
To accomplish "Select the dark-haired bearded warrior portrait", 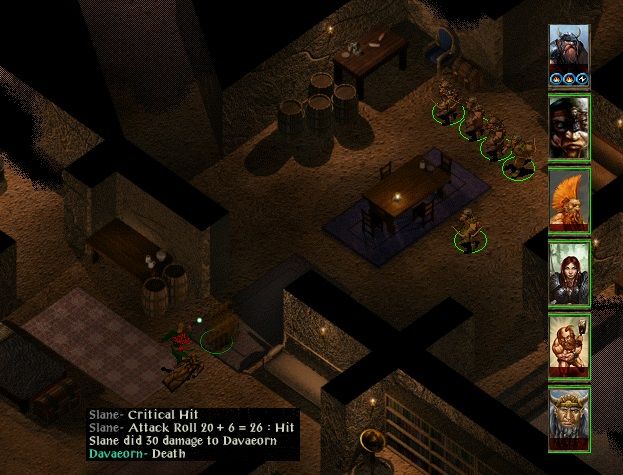I will (x=569, y=127).
